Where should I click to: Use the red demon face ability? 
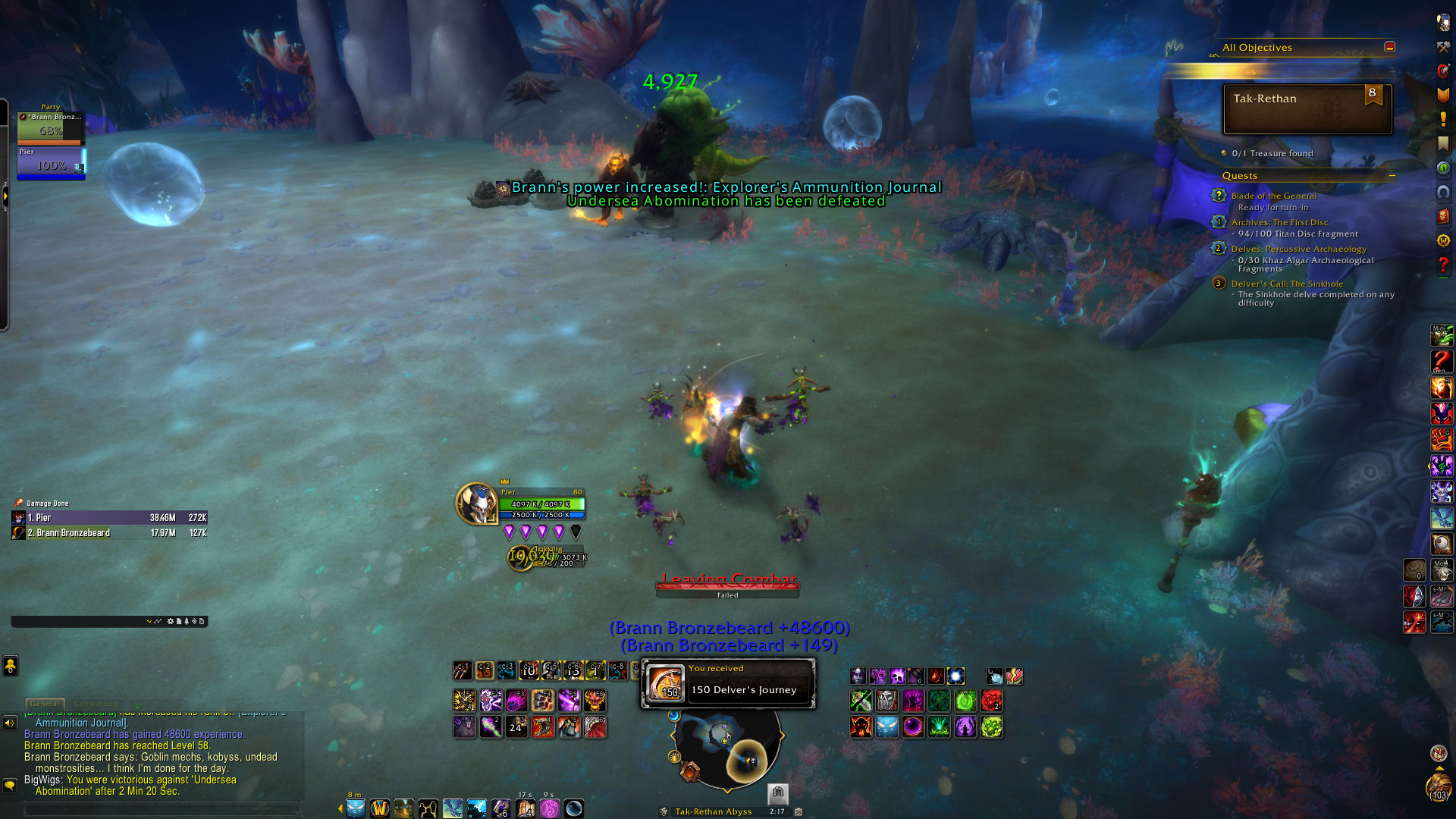point(860,727)
